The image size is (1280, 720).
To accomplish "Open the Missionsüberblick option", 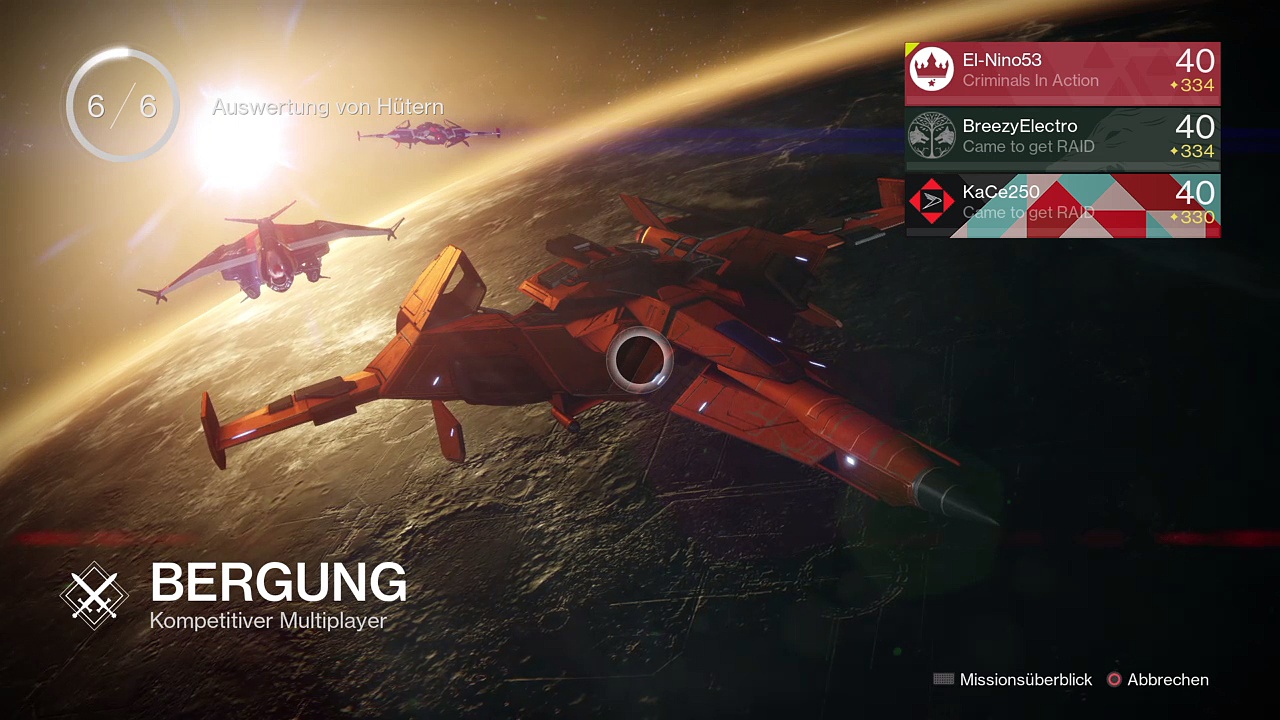I will pos(1014,680).
